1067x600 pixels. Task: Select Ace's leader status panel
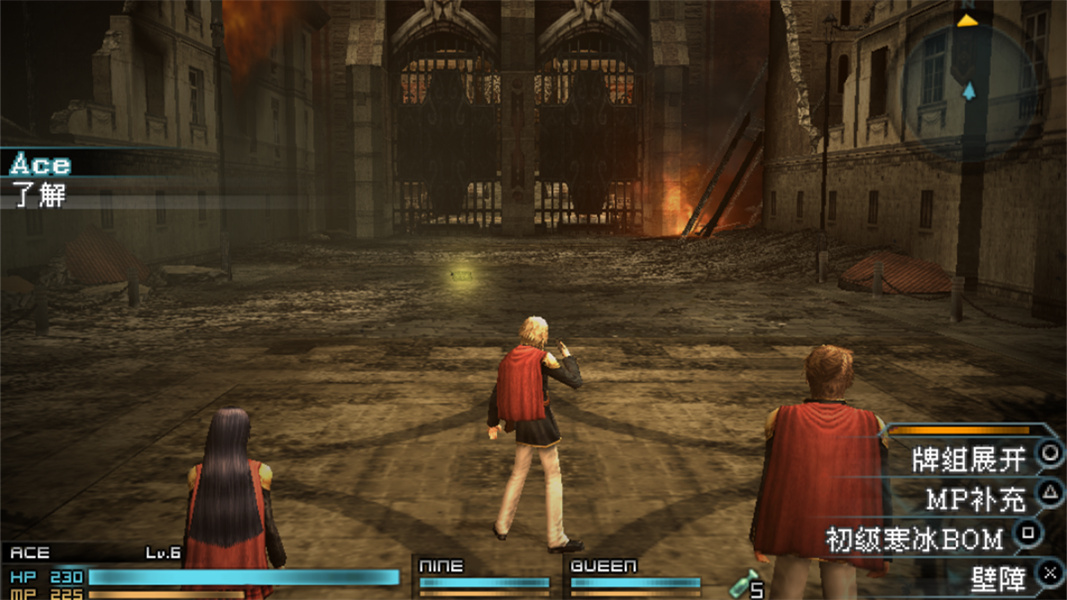pyautogui.click(x=200, y=572)
